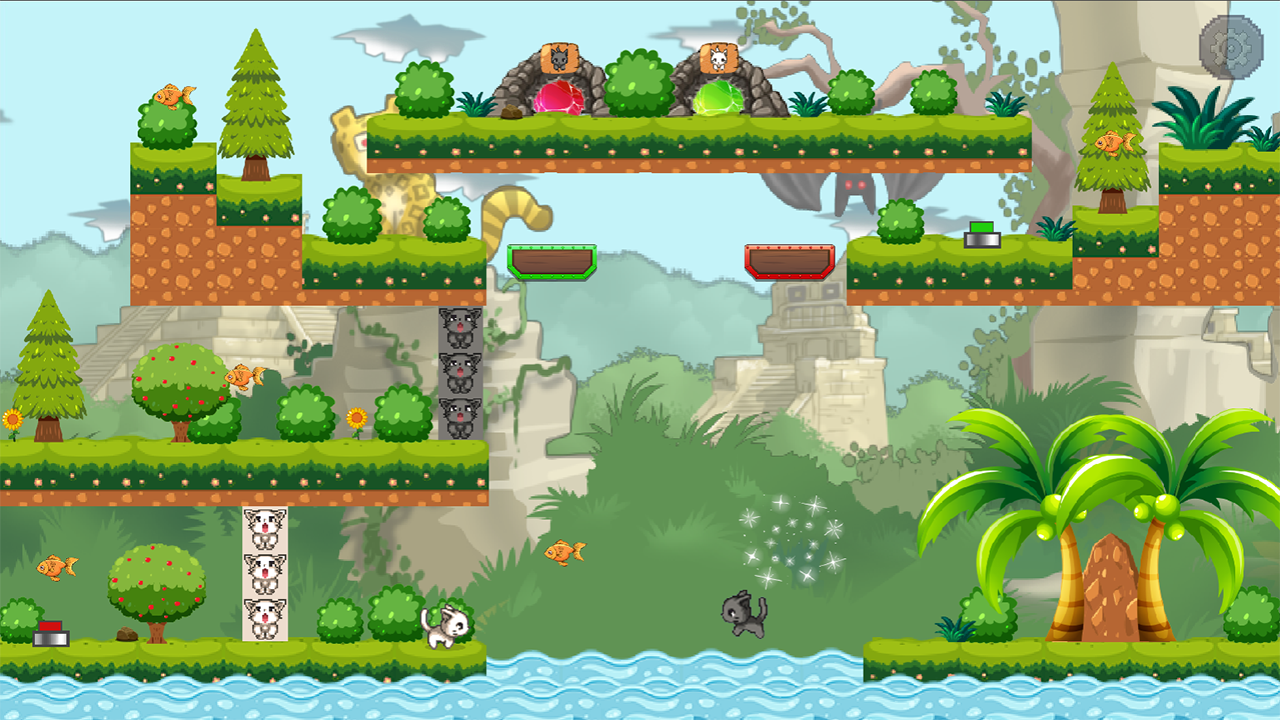Click the topmost black cat block in the tower
Viewport: 1280px width, 720px height.
pos(459,331)
